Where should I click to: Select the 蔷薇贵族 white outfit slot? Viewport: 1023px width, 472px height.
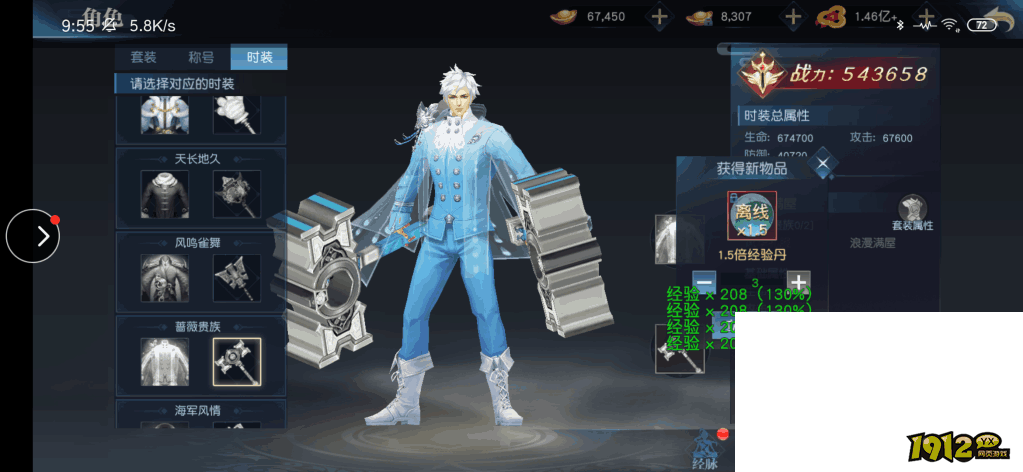(x=164, y=362)
